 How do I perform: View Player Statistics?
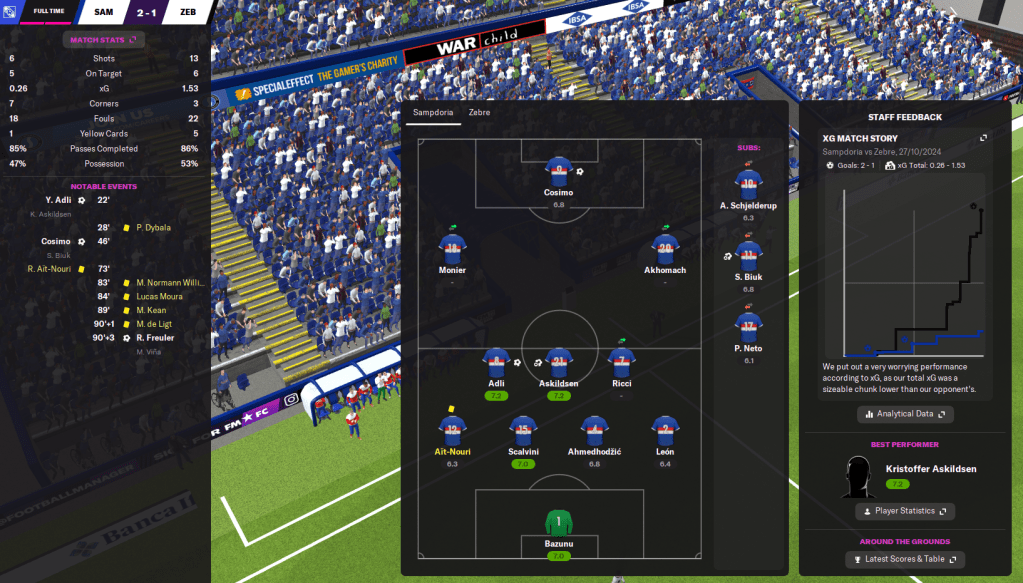tap(904, 511)
